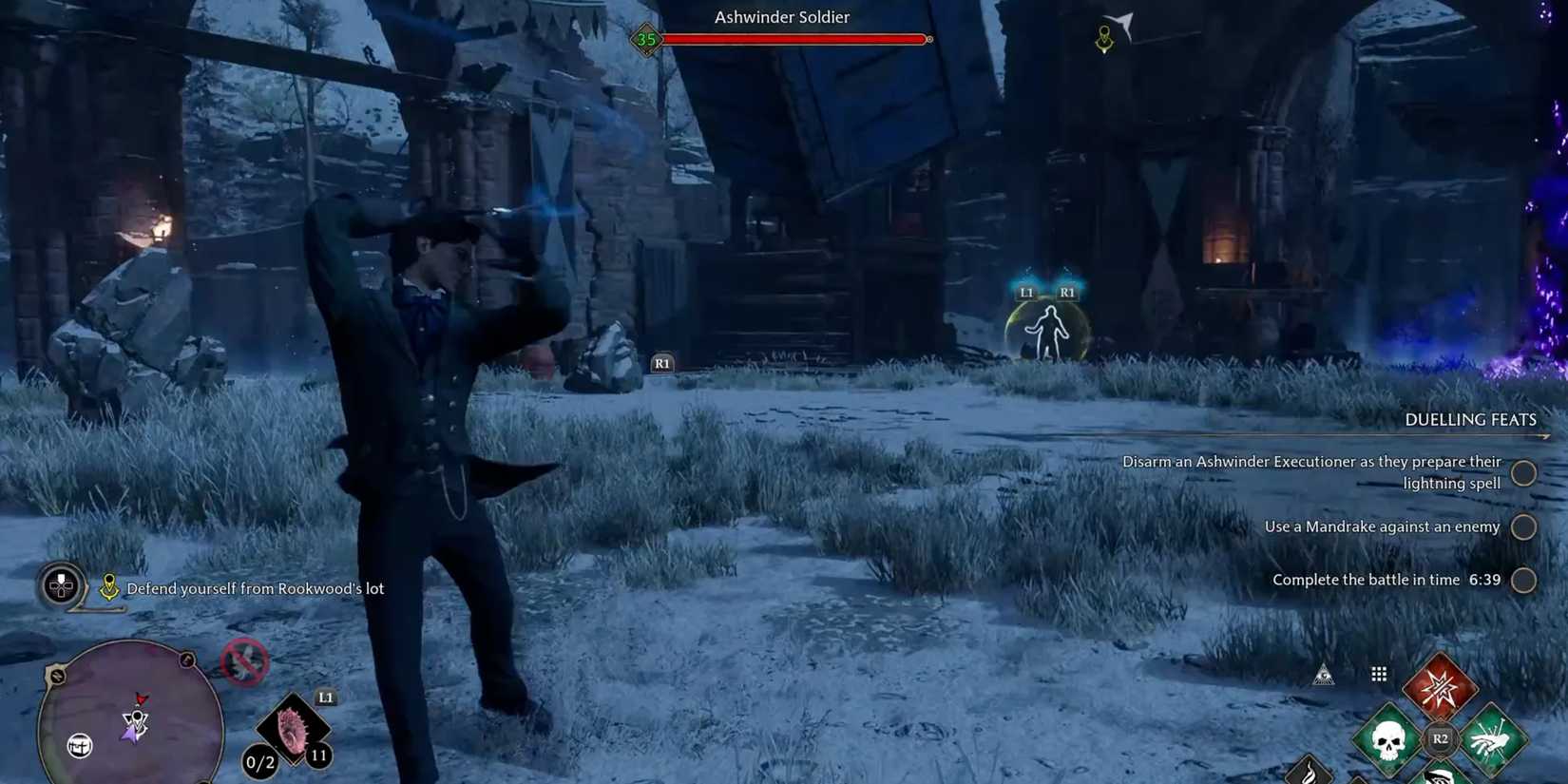Open the spell set grid icon
Screen dimensions: 1568x784
pos(1378,673)
